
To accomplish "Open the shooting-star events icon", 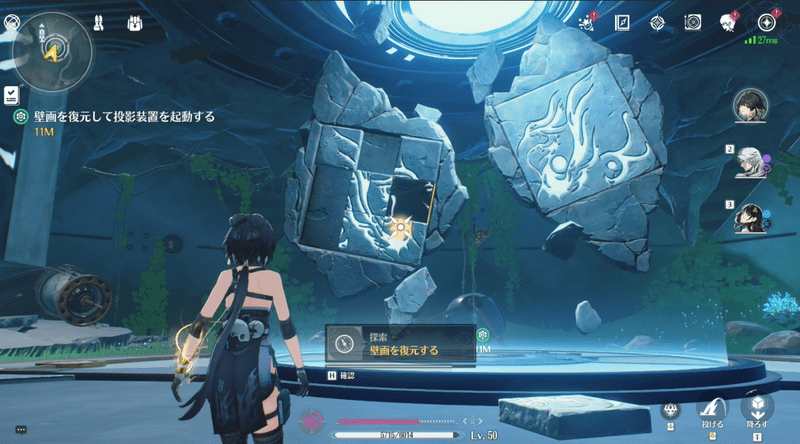I will click(x=590, y=22).
